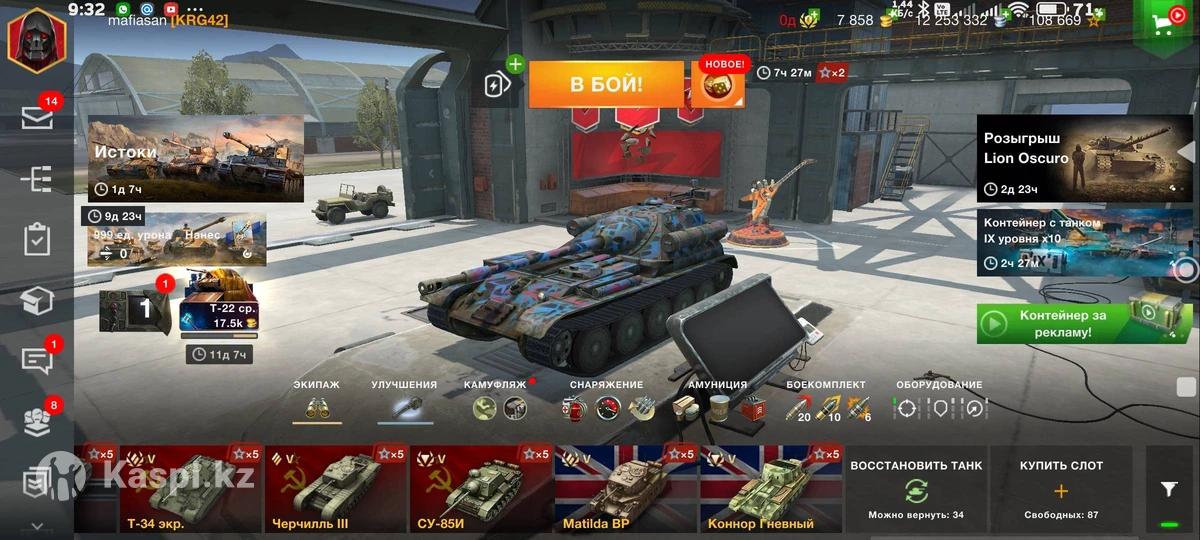Choose the СУ-85И tank
Viewport: 1200px width, 540px height.
click(480, 489)
